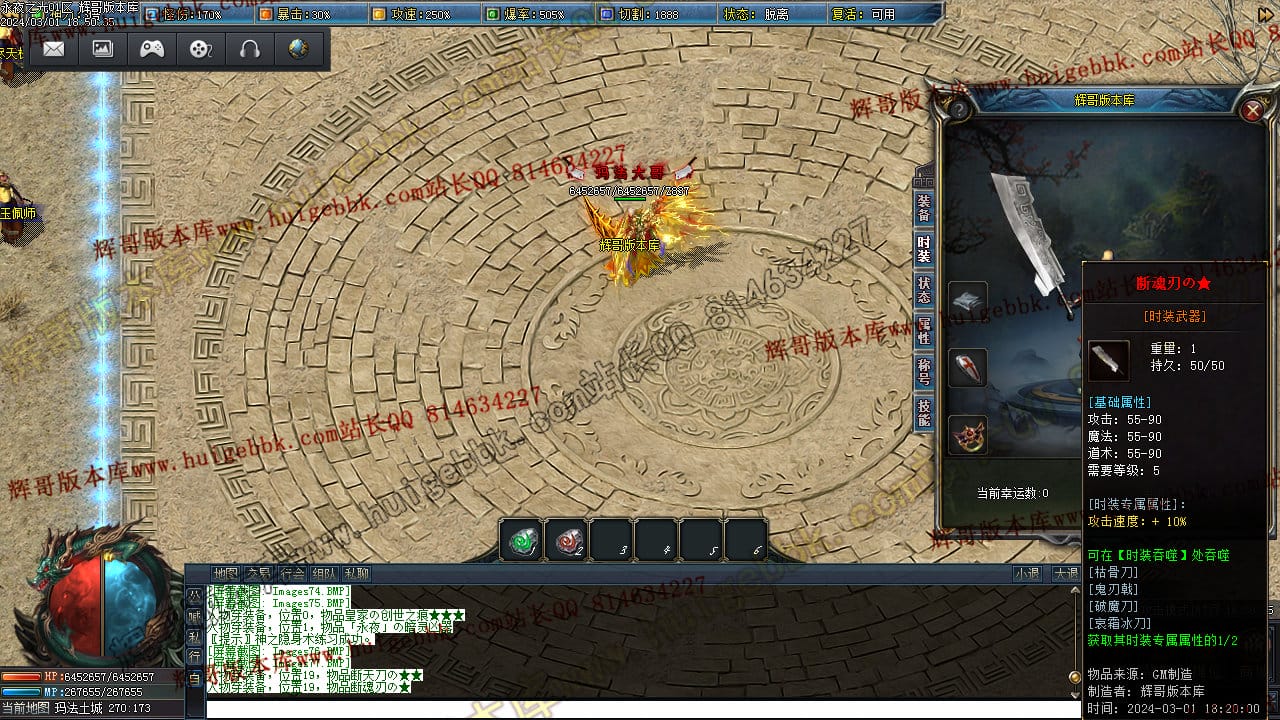
Task: Click the 地图 map button
Action: (x=226, y=574)
